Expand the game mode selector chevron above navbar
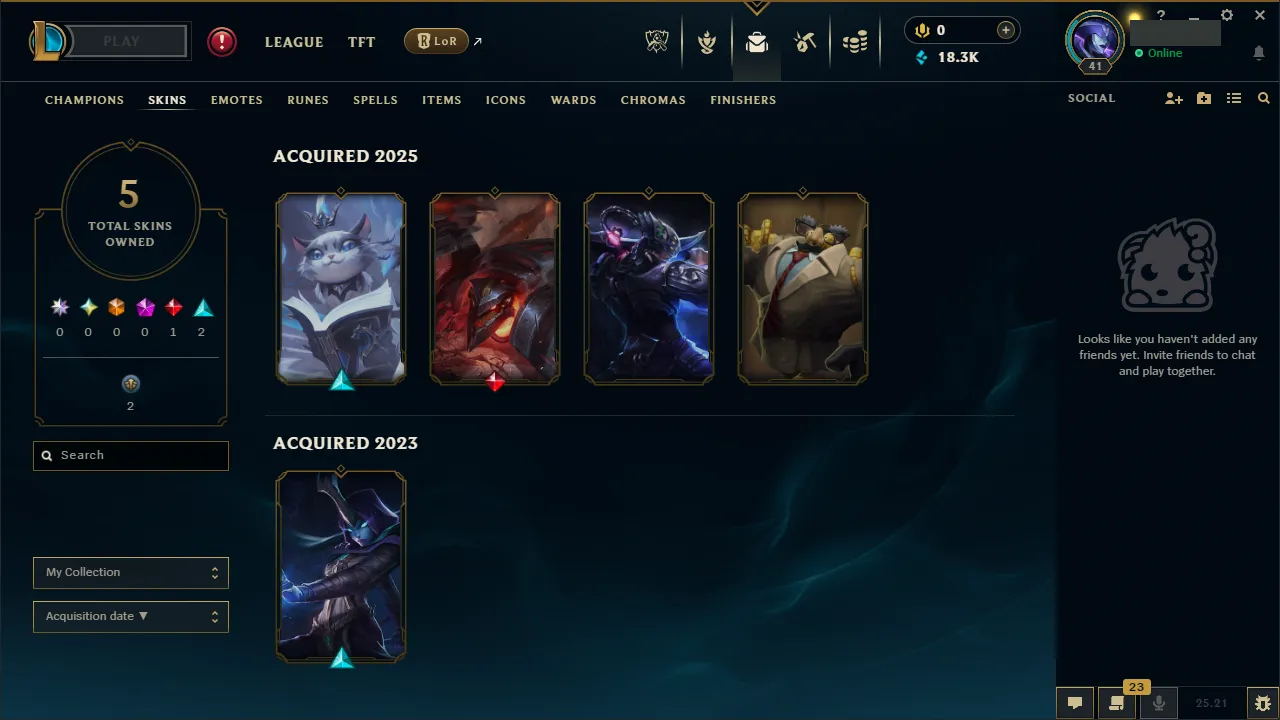This screenshot has height=720, width=1280. tap(757, 7)
